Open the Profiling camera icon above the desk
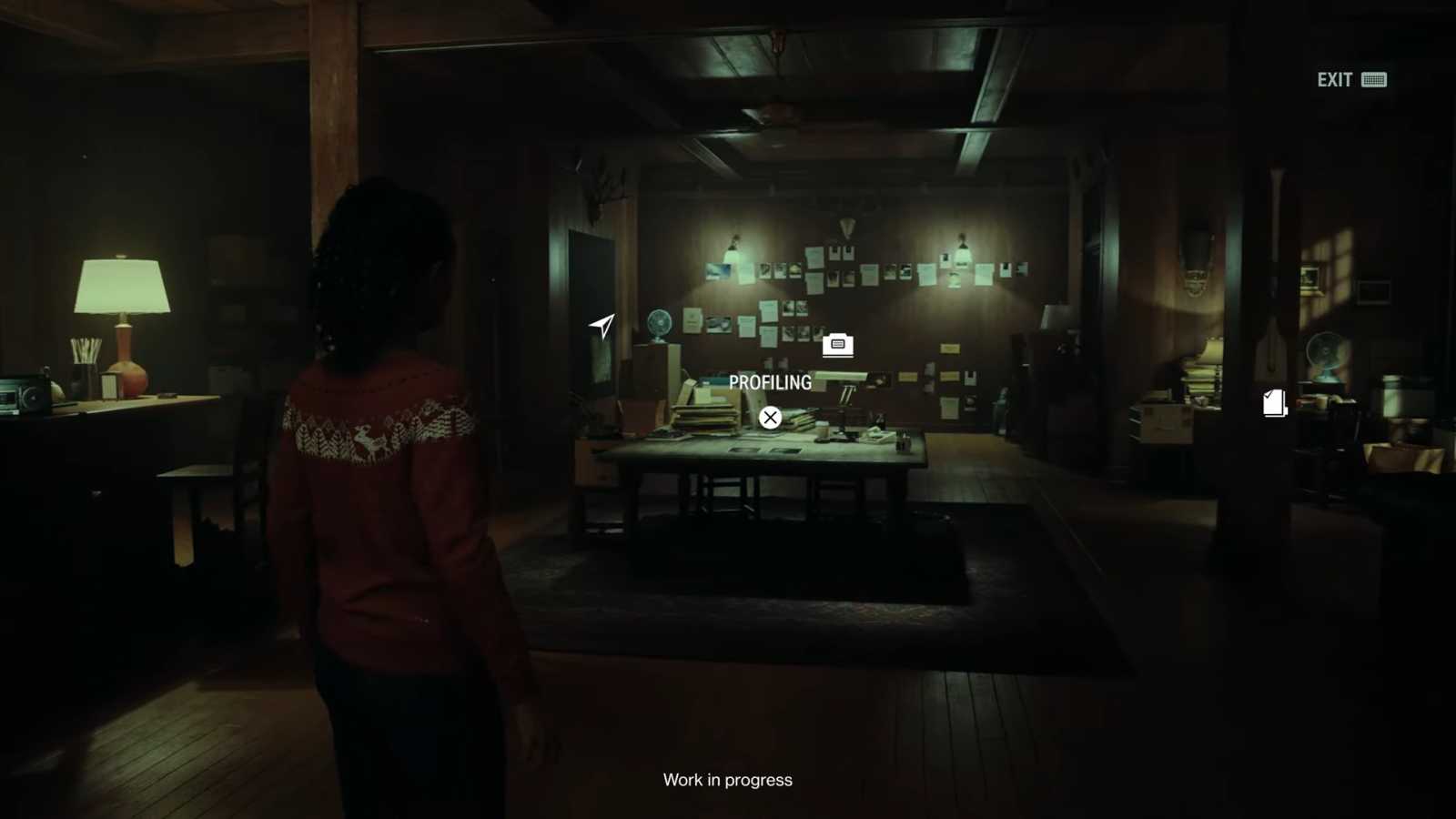This screenshot has width=1456, height=819. click(x=837, y=346)
